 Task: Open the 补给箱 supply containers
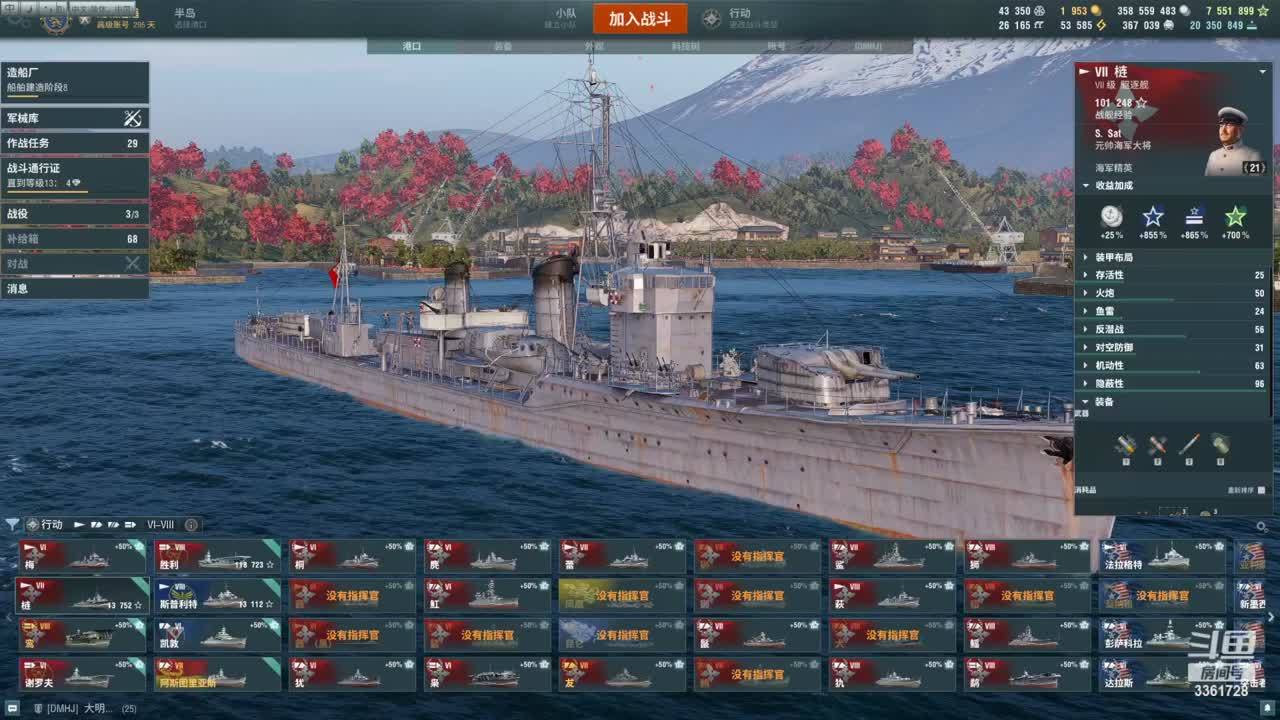tap(74, 239)
